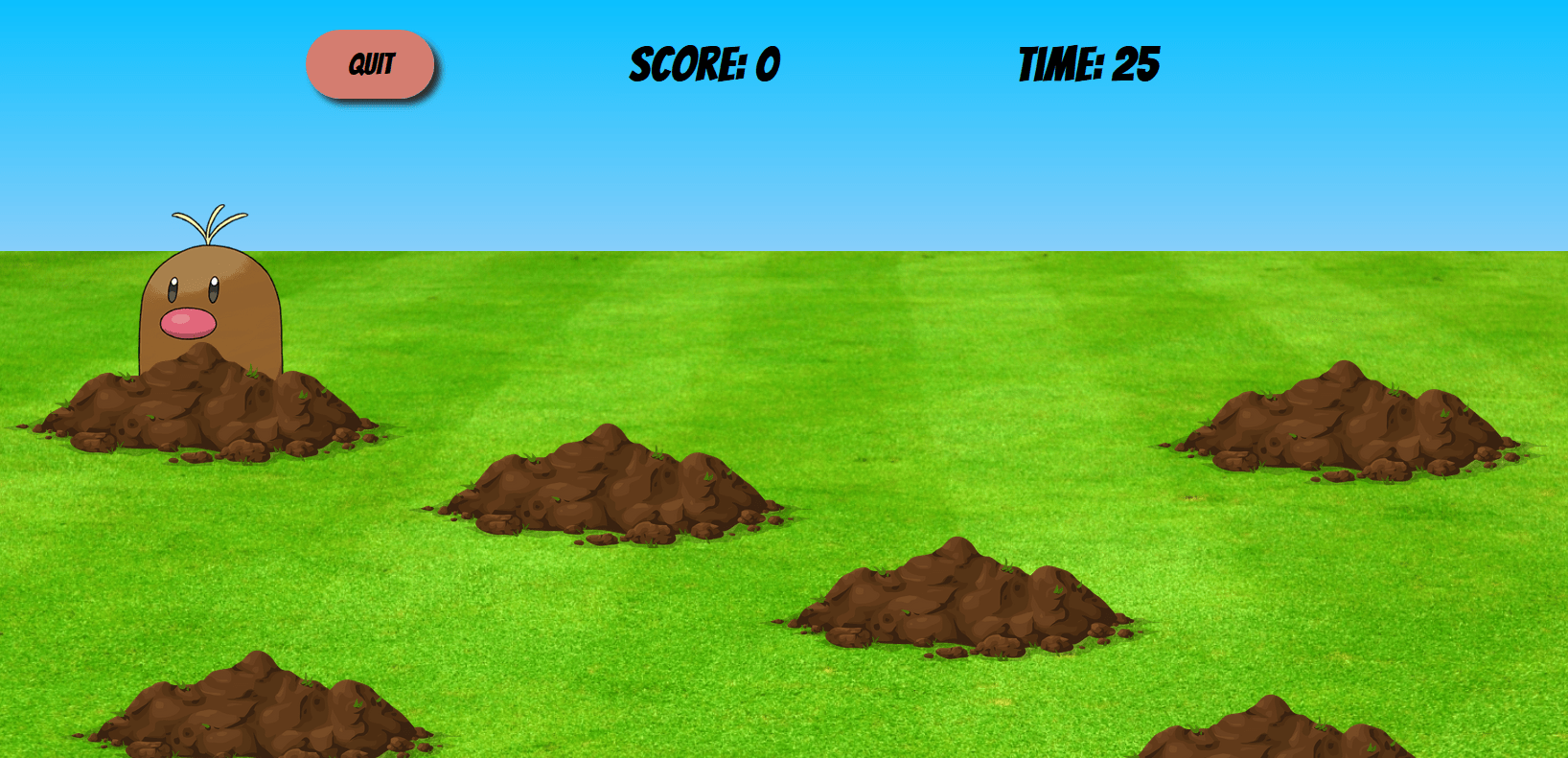Click the Time: 25 countdown text
The height and width of the screenshot is (758, 1568).
click(1090, 62)
